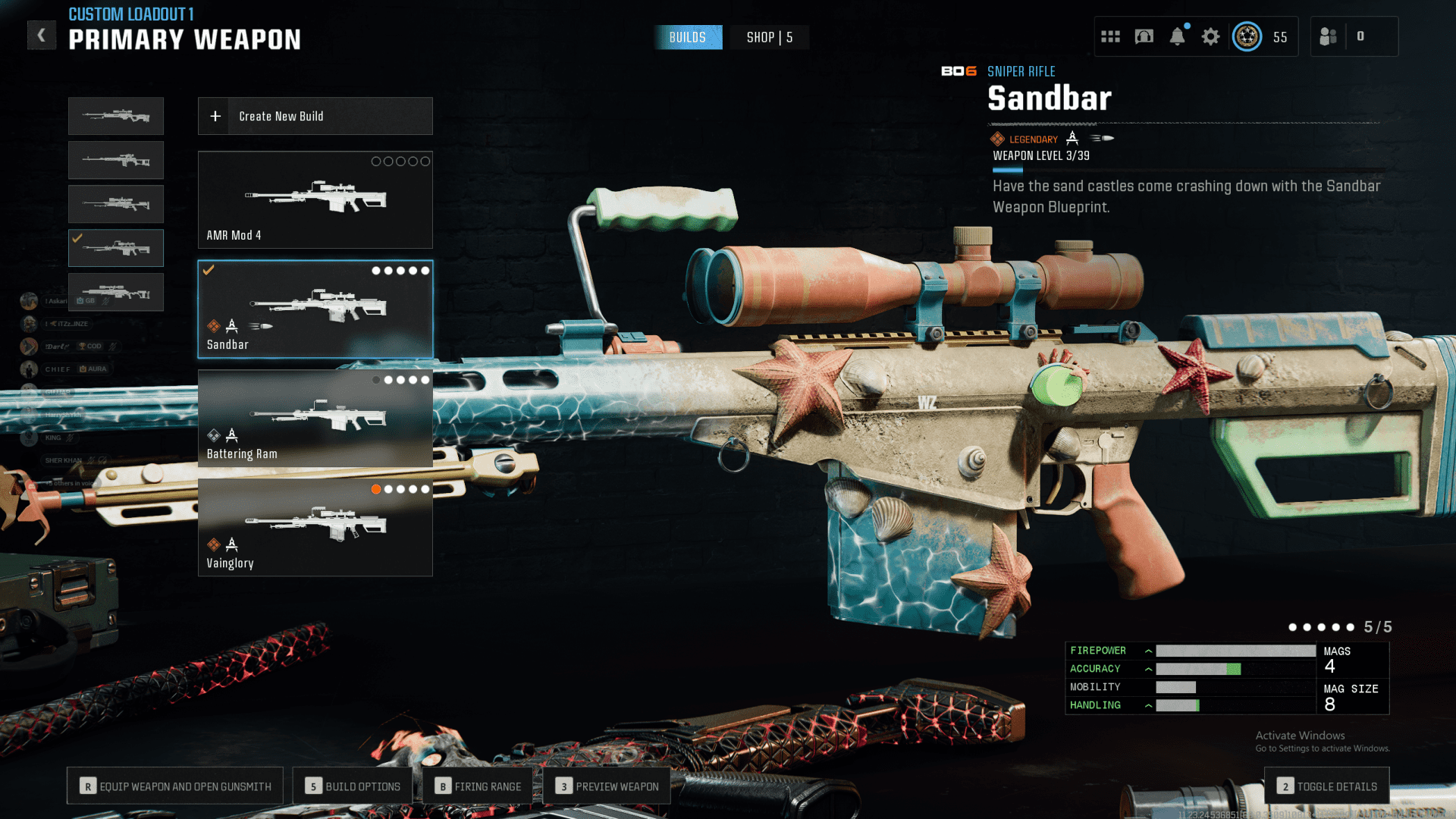
Task: Open the Shop tab
Action: tap(769, 37)
